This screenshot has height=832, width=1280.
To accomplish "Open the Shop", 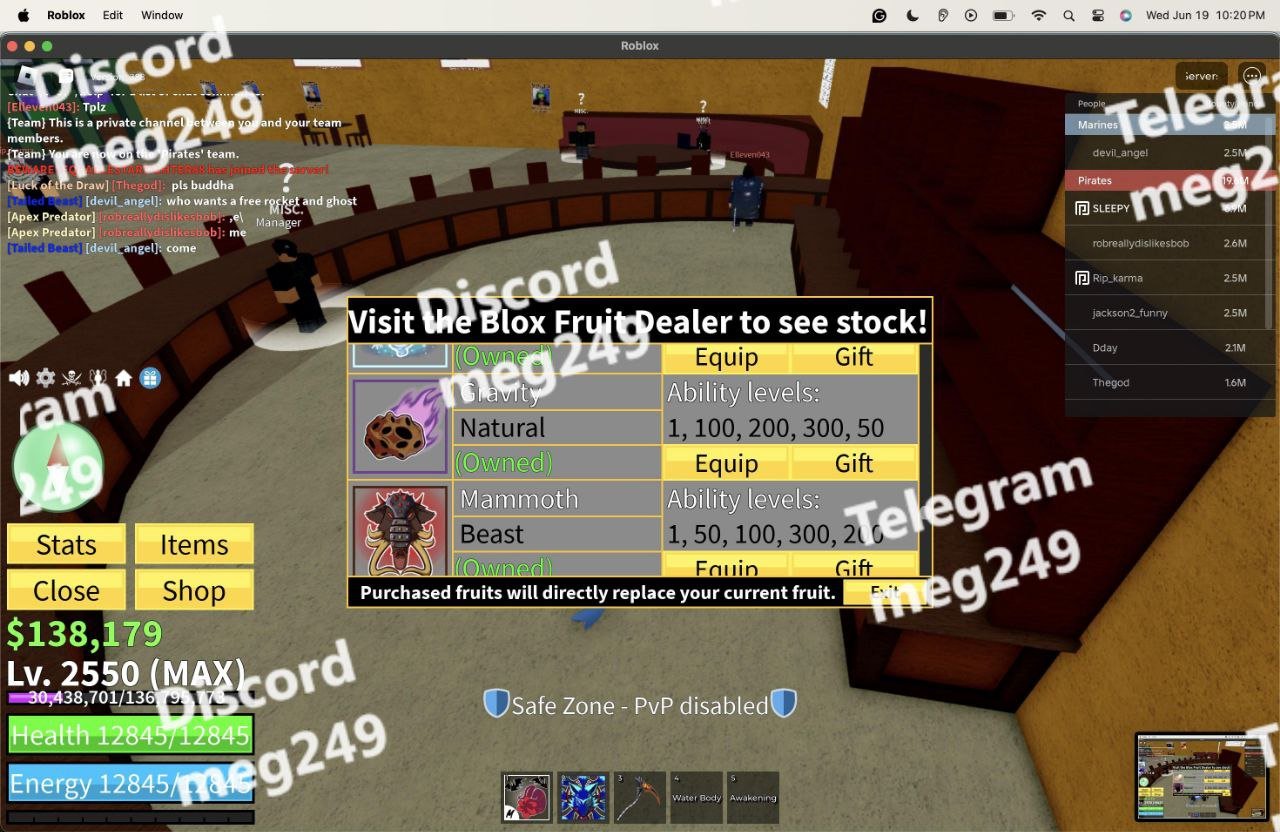I will pos(194,591).
